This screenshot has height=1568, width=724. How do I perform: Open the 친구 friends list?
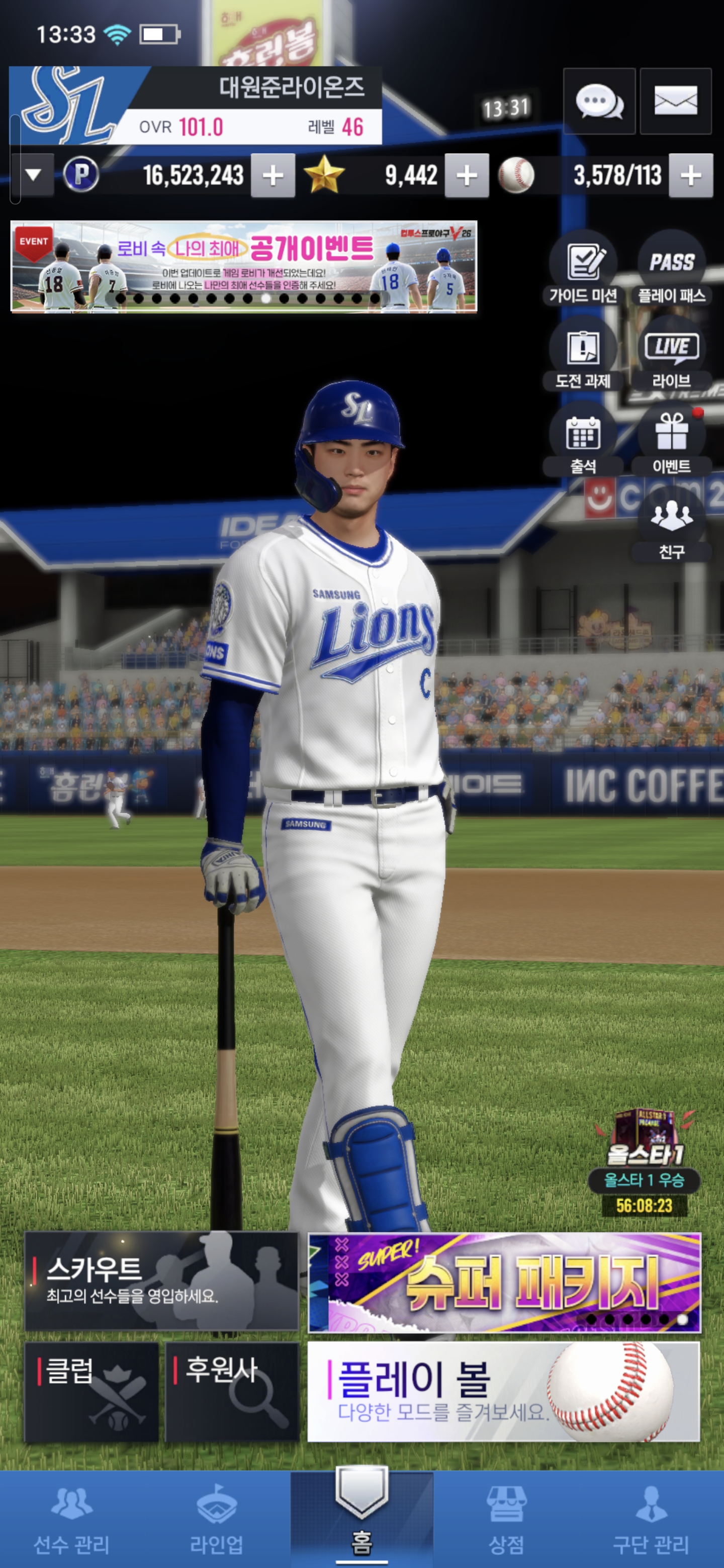pos(671,524)
